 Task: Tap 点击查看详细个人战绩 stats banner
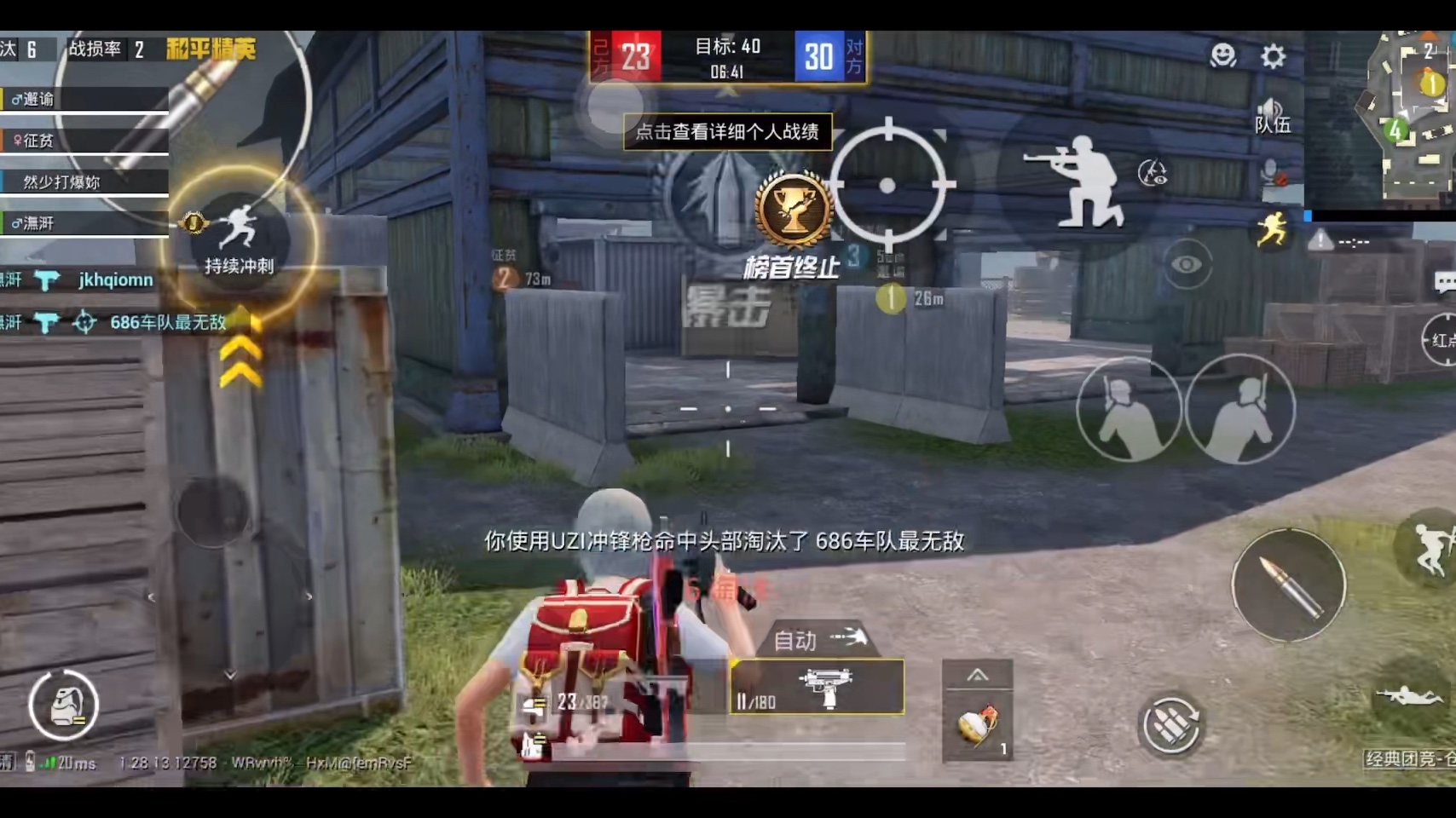(x=727, y=132)
